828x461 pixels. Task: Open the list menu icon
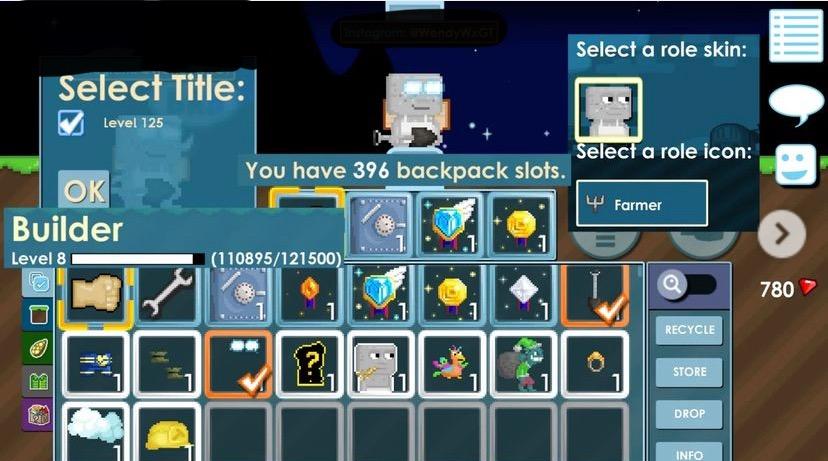tap(796, 37)
